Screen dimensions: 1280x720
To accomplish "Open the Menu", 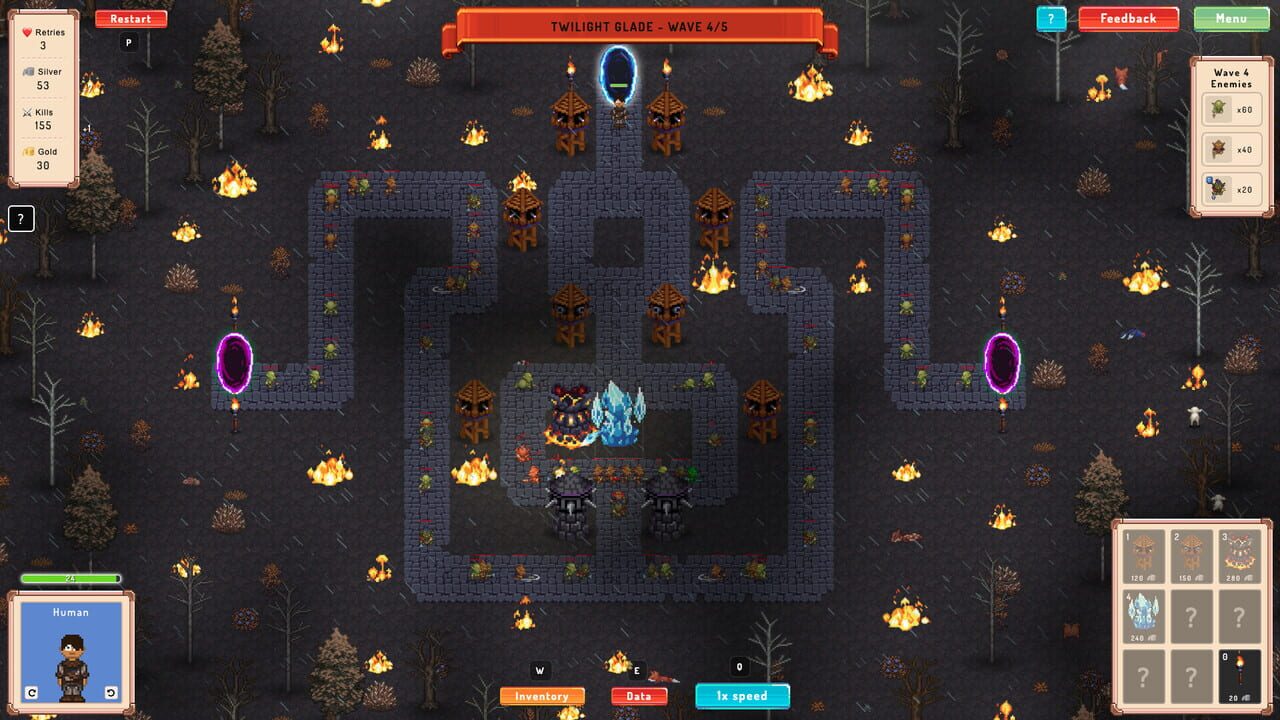I will click(x=1233, y=18).
